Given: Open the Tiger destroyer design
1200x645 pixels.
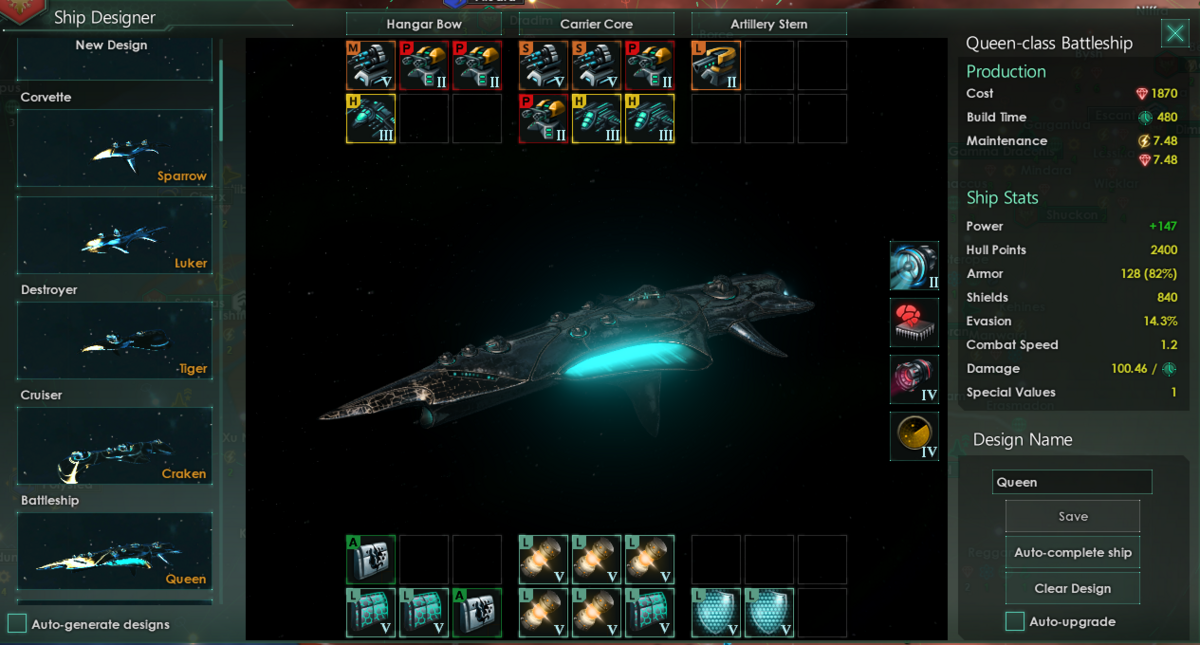Looking at the screenshot, I should 115,340.
